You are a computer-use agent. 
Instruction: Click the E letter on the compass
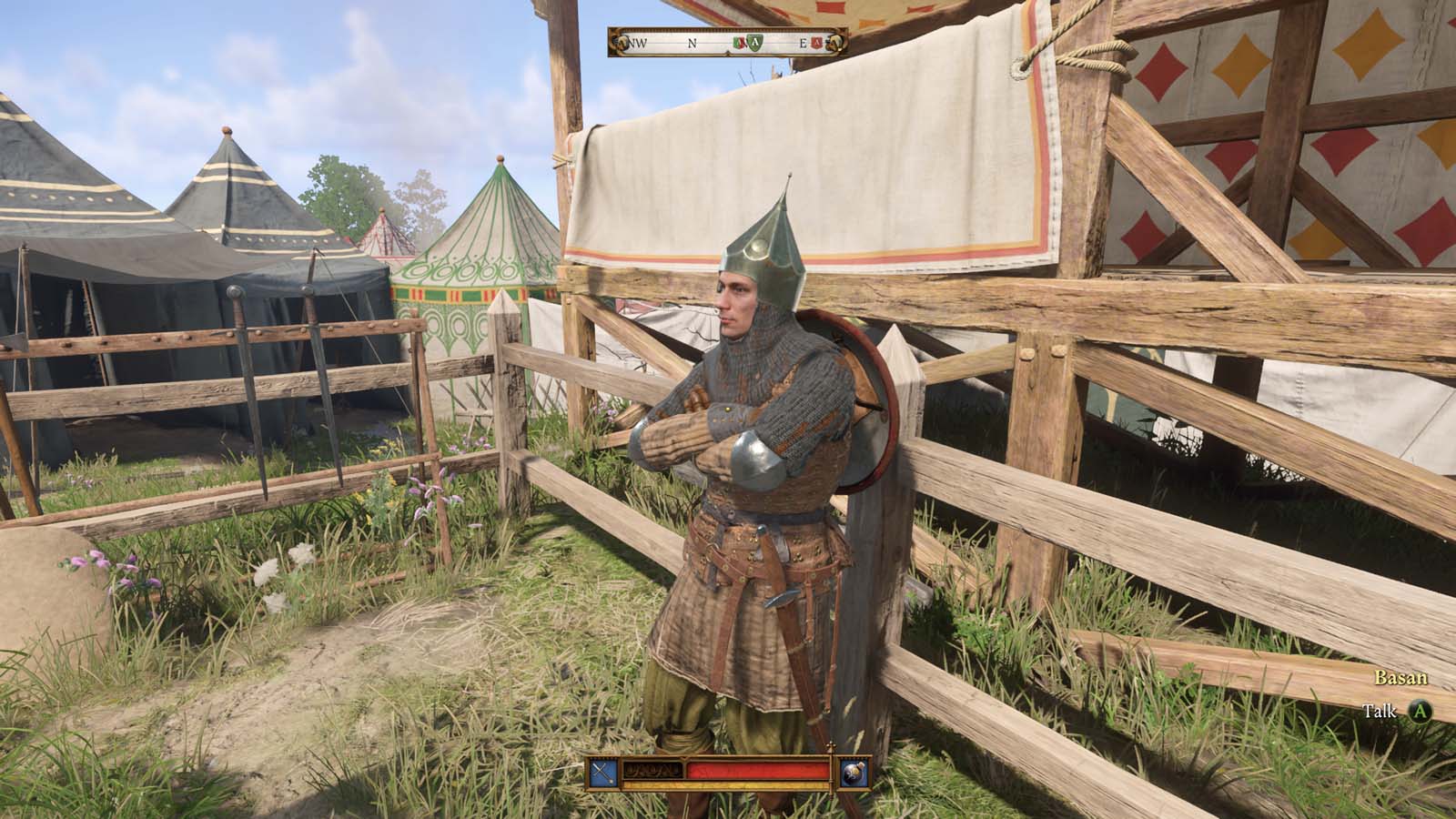(x=804, y=43)
